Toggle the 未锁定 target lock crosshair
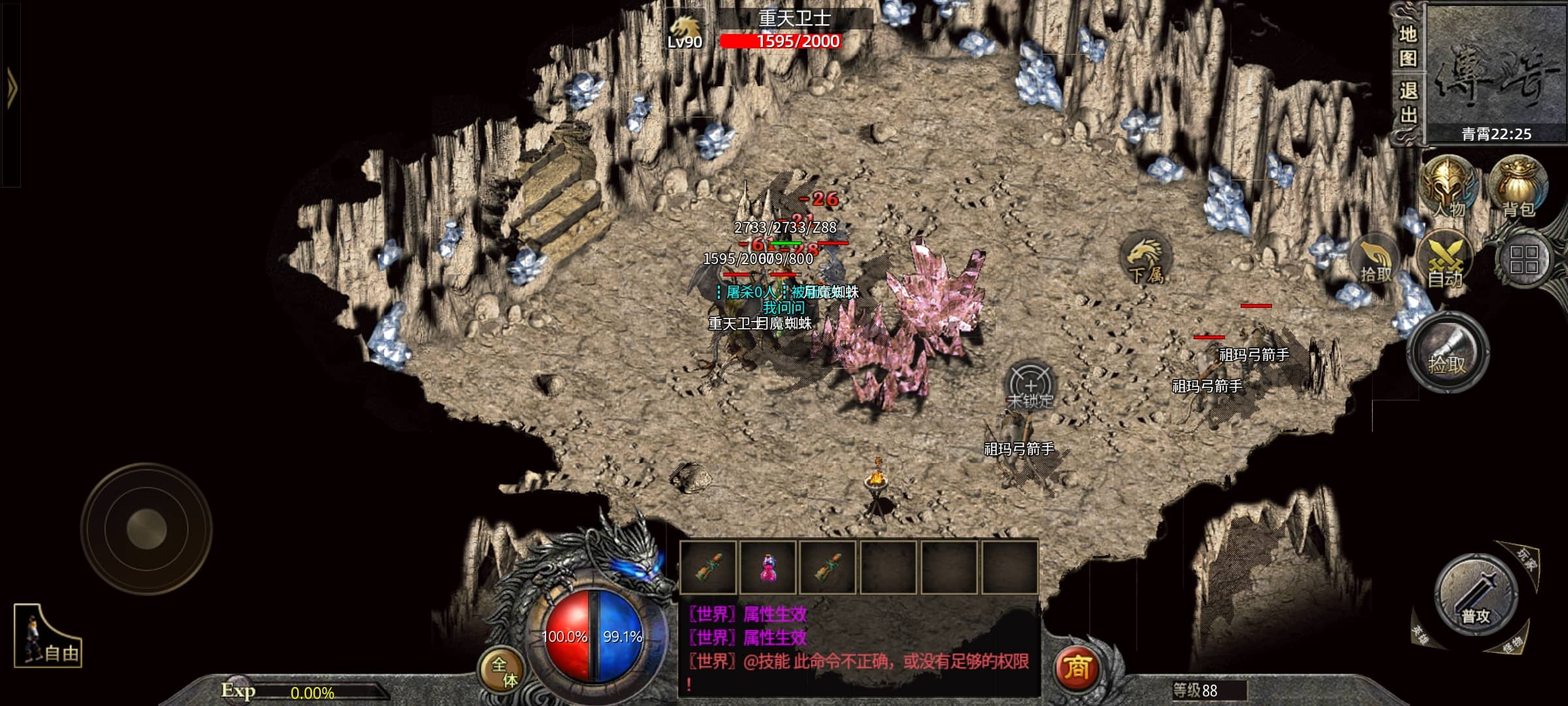 coord(1030,386)
